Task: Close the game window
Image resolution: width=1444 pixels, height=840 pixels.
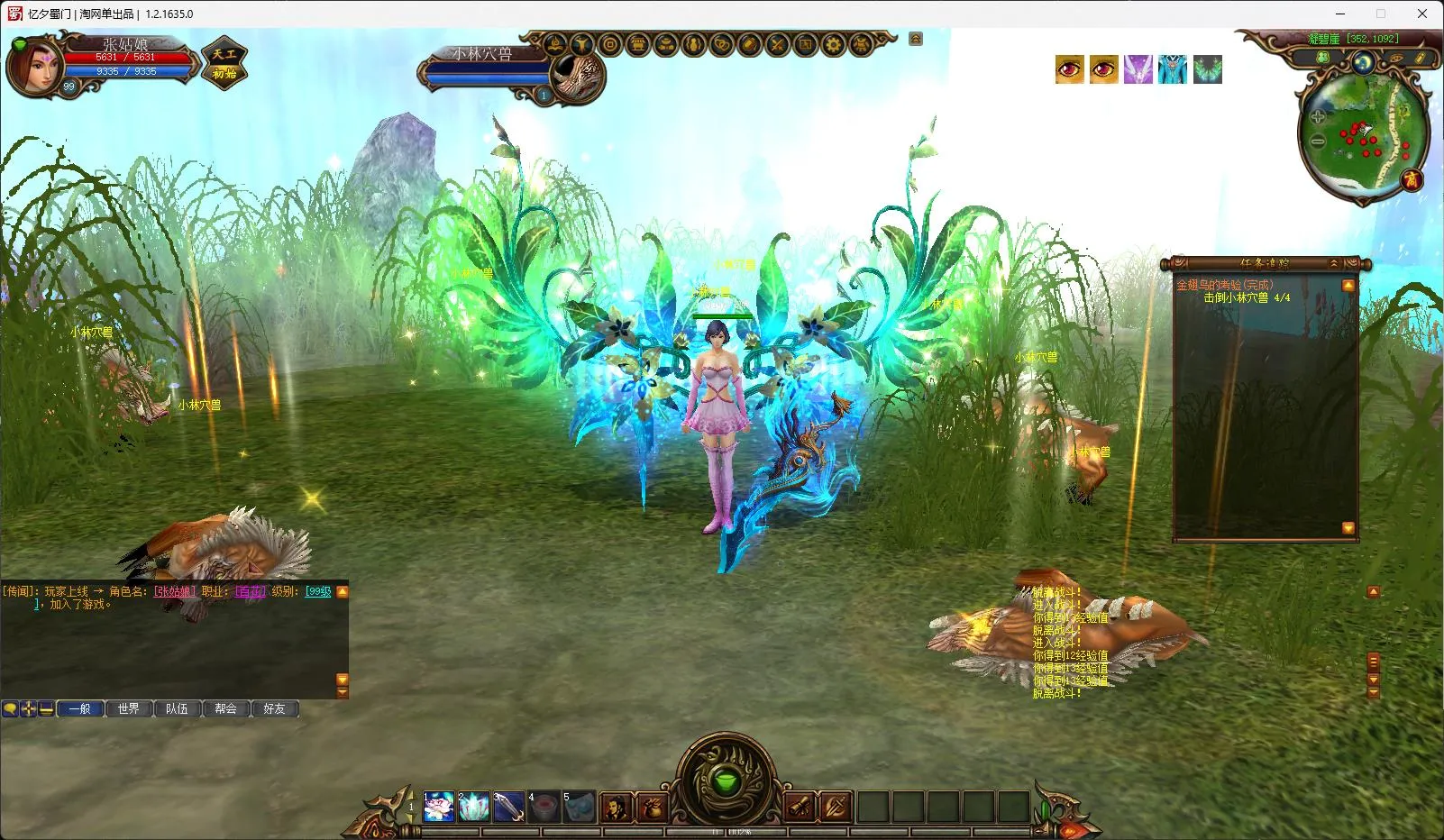Action: pyautogui.click(x=1422, y=14)
